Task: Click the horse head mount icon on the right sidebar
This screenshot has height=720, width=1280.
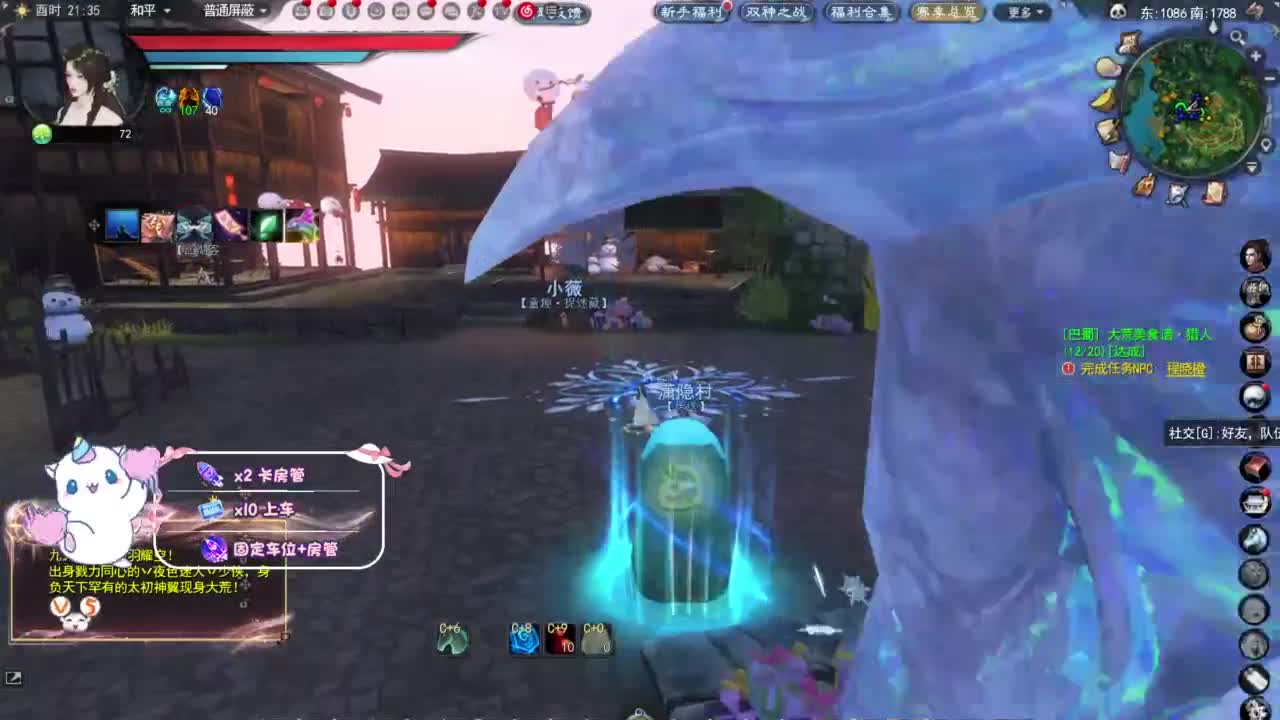Action: [1256, 540]
